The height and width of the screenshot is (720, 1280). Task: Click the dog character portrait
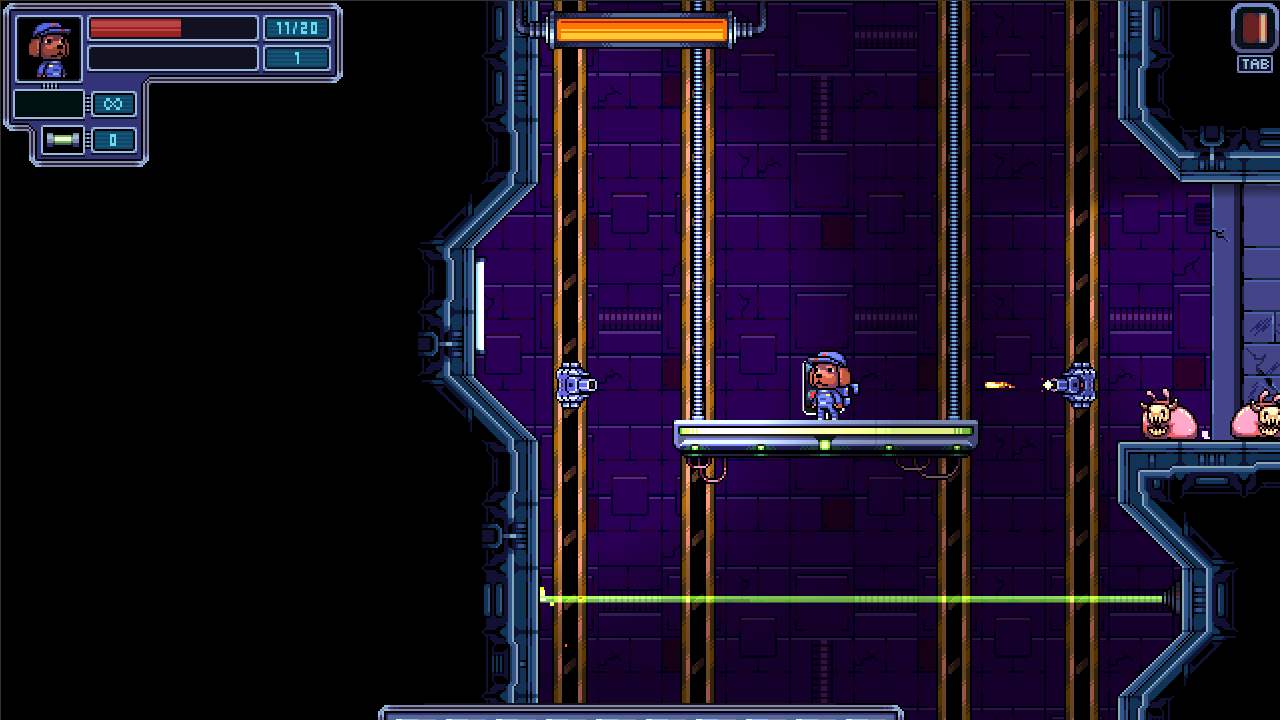pos(49,49)
